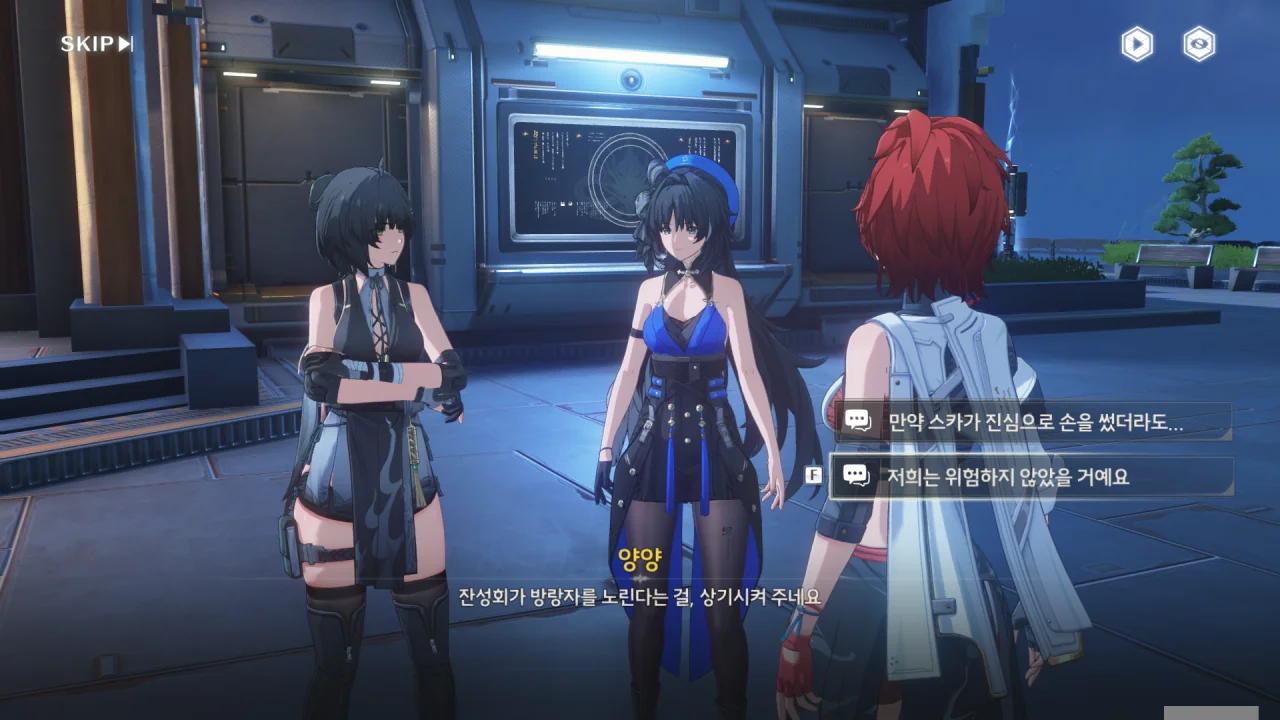
Task: Hide the dialogue interface with eye icon
Action: click(x=1199, y=44)
